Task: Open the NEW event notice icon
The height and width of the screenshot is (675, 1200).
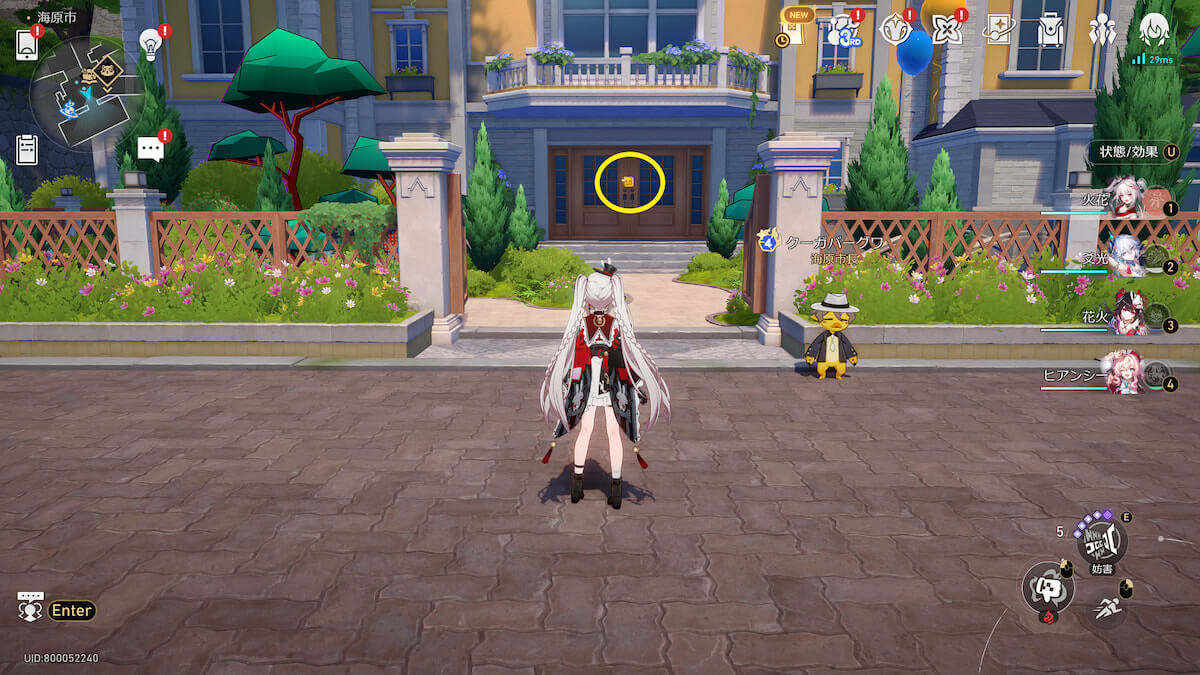Action: pos(795,30)
